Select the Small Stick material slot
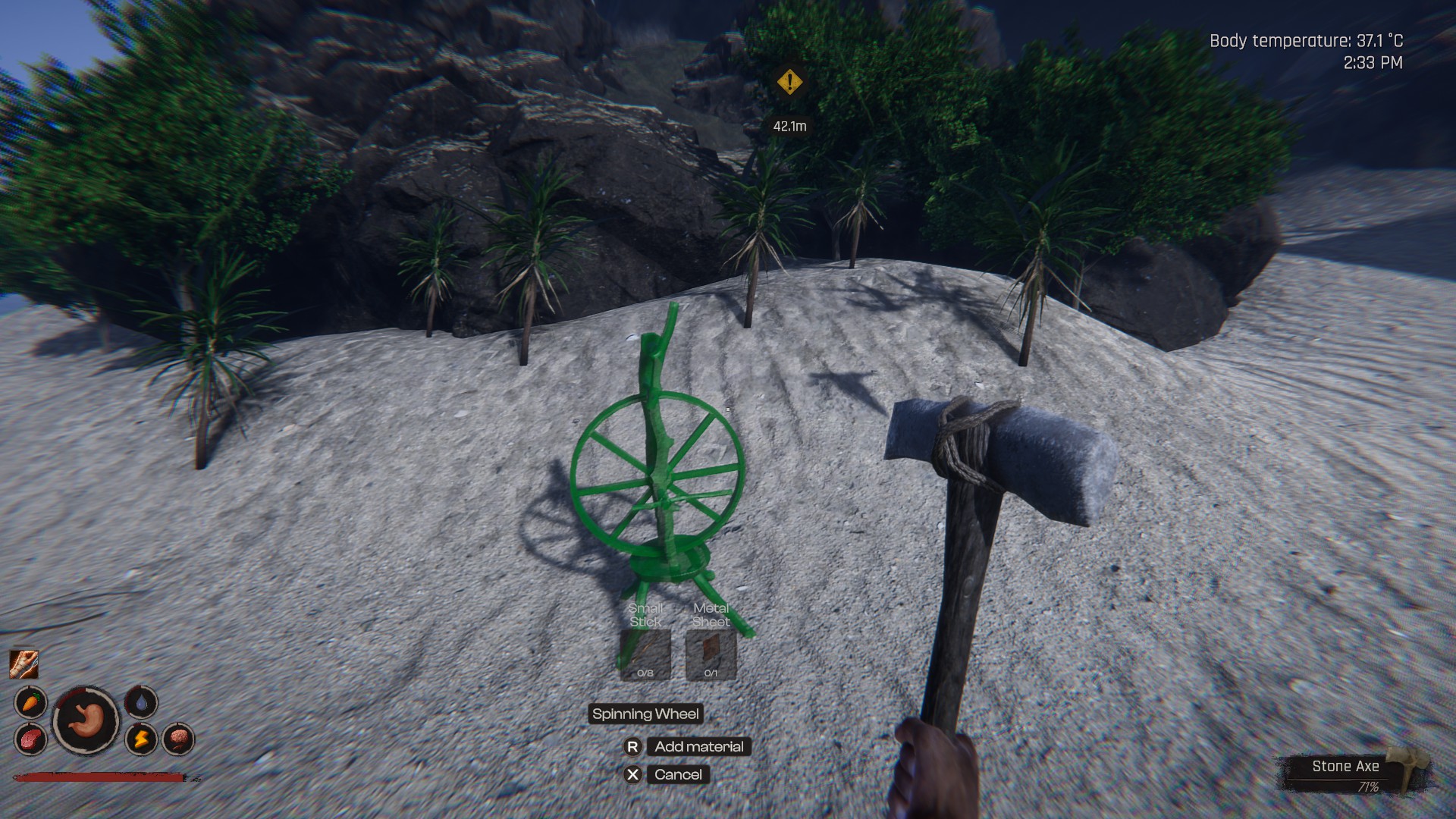The height and width of the screenshot is (819, 1456). tap(645, 654)
